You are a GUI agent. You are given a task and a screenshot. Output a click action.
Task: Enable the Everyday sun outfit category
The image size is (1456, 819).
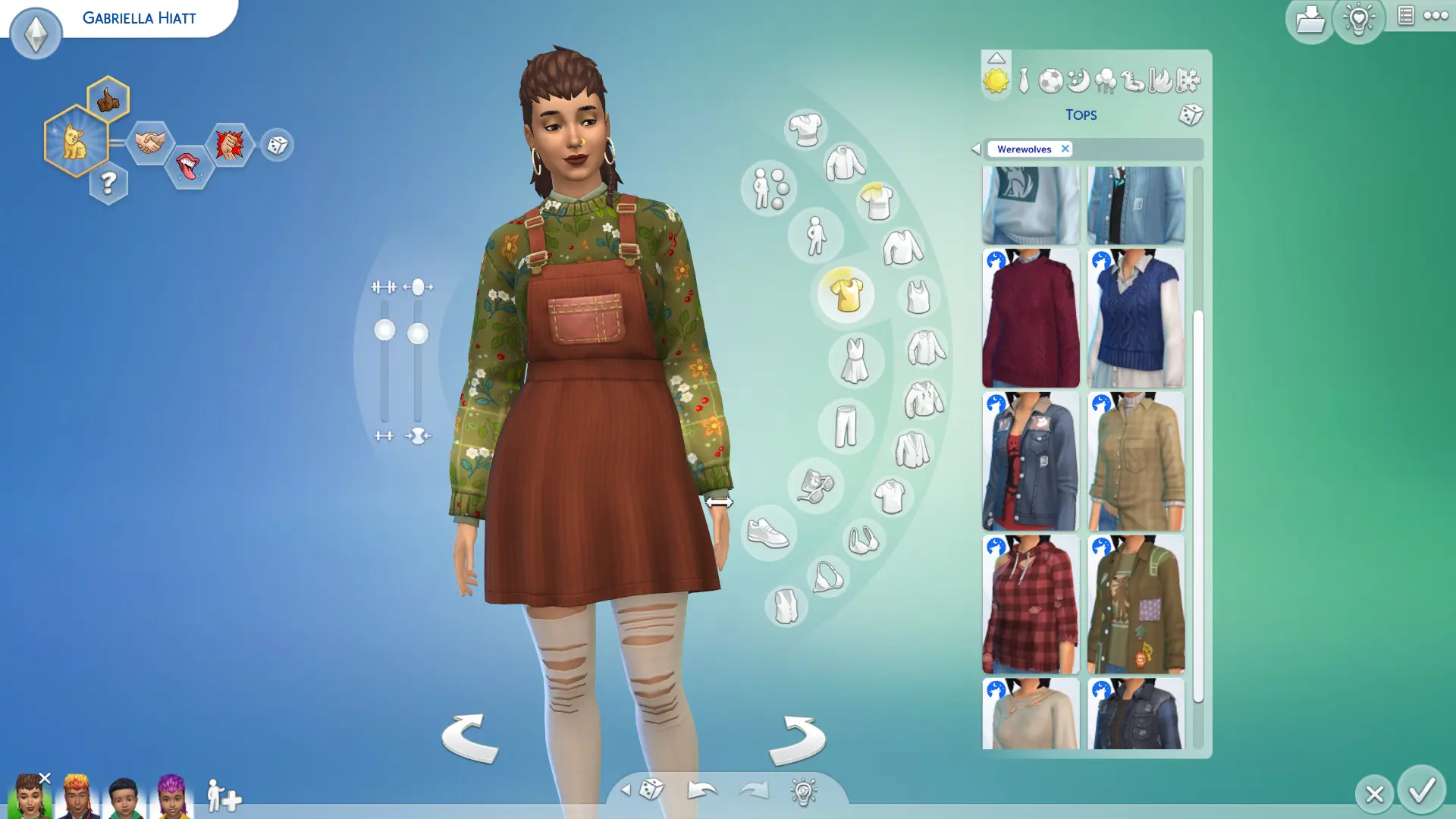point(996,80)
